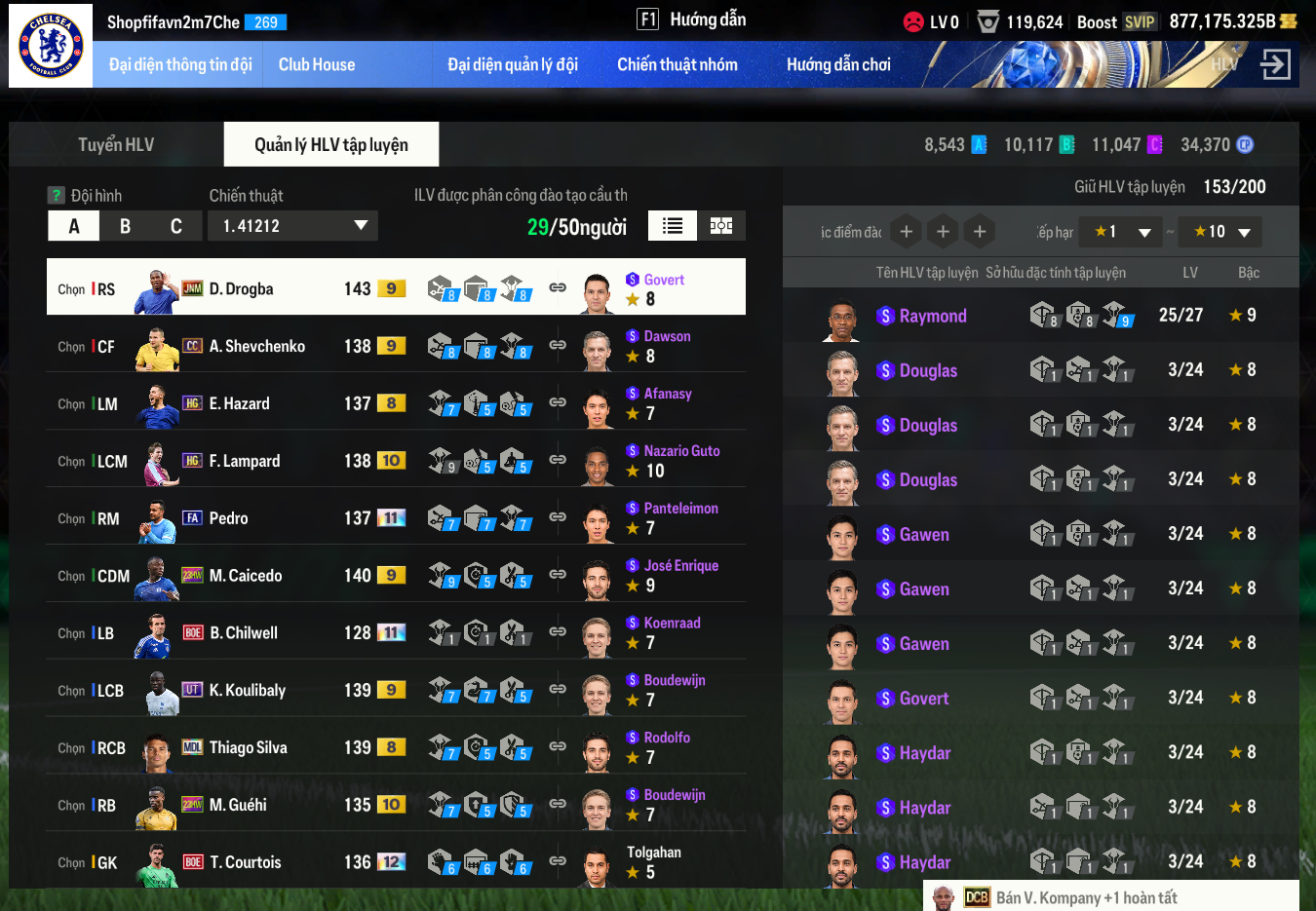Open Chiến thuật nhóm menu
The image size is (1316, 911).
(x=677, y=65)
